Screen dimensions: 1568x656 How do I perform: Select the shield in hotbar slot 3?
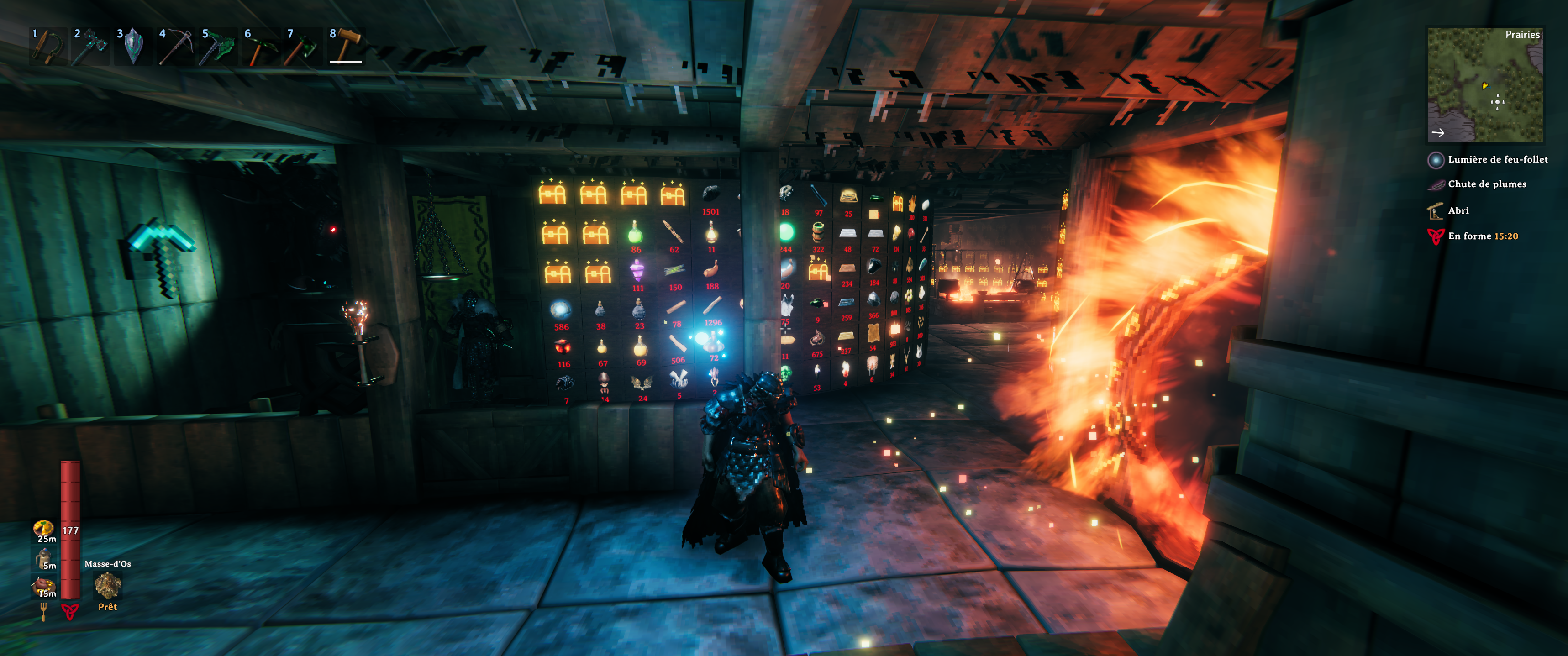point(133,46)
